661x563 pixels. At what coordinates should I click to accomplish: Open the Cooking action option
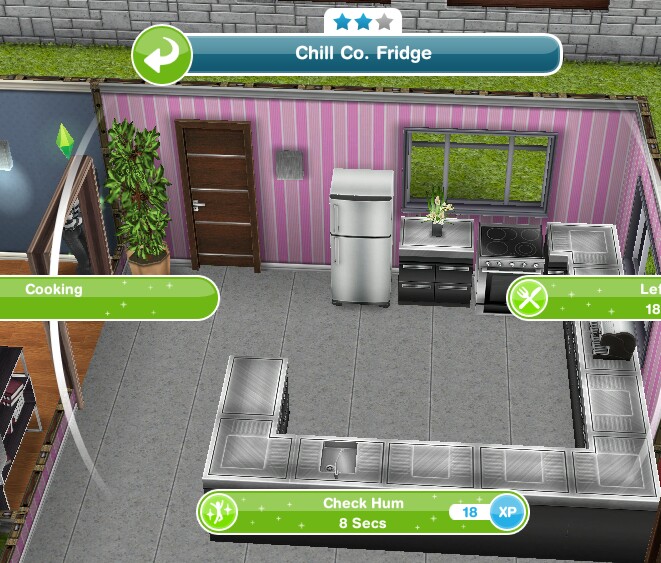pyautogui.click(x=108, y=298)
